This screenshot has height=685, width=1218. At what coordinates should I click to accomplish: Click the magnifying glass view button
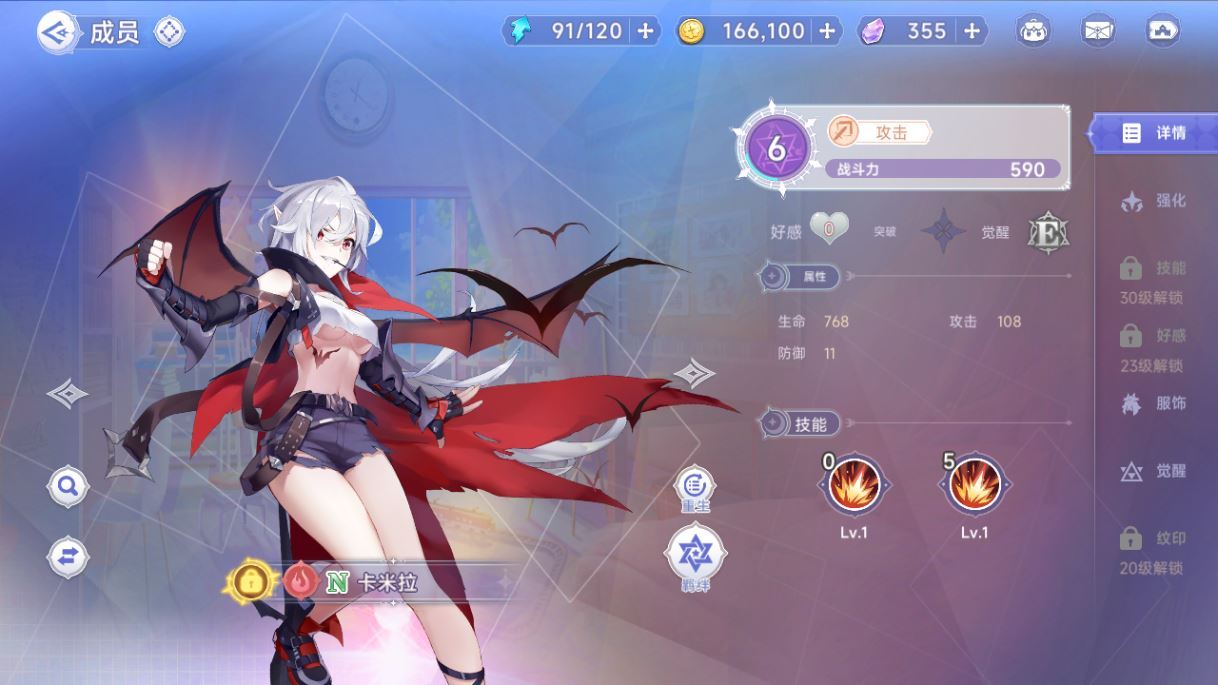68,487
